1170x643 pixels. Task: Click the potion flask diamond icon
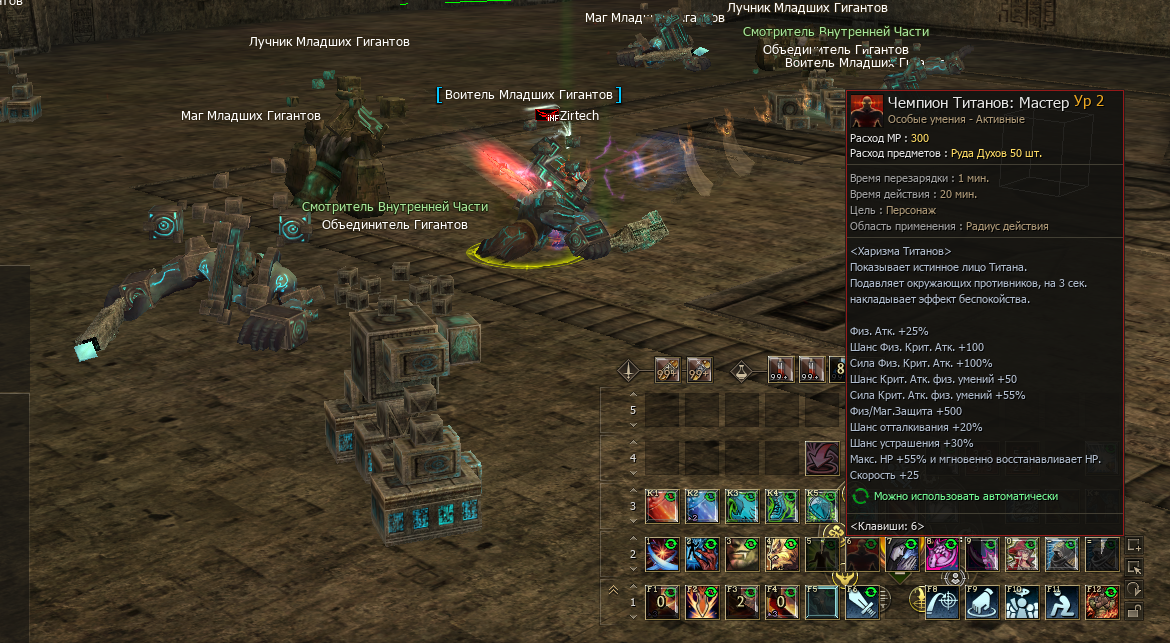point(741,370)
